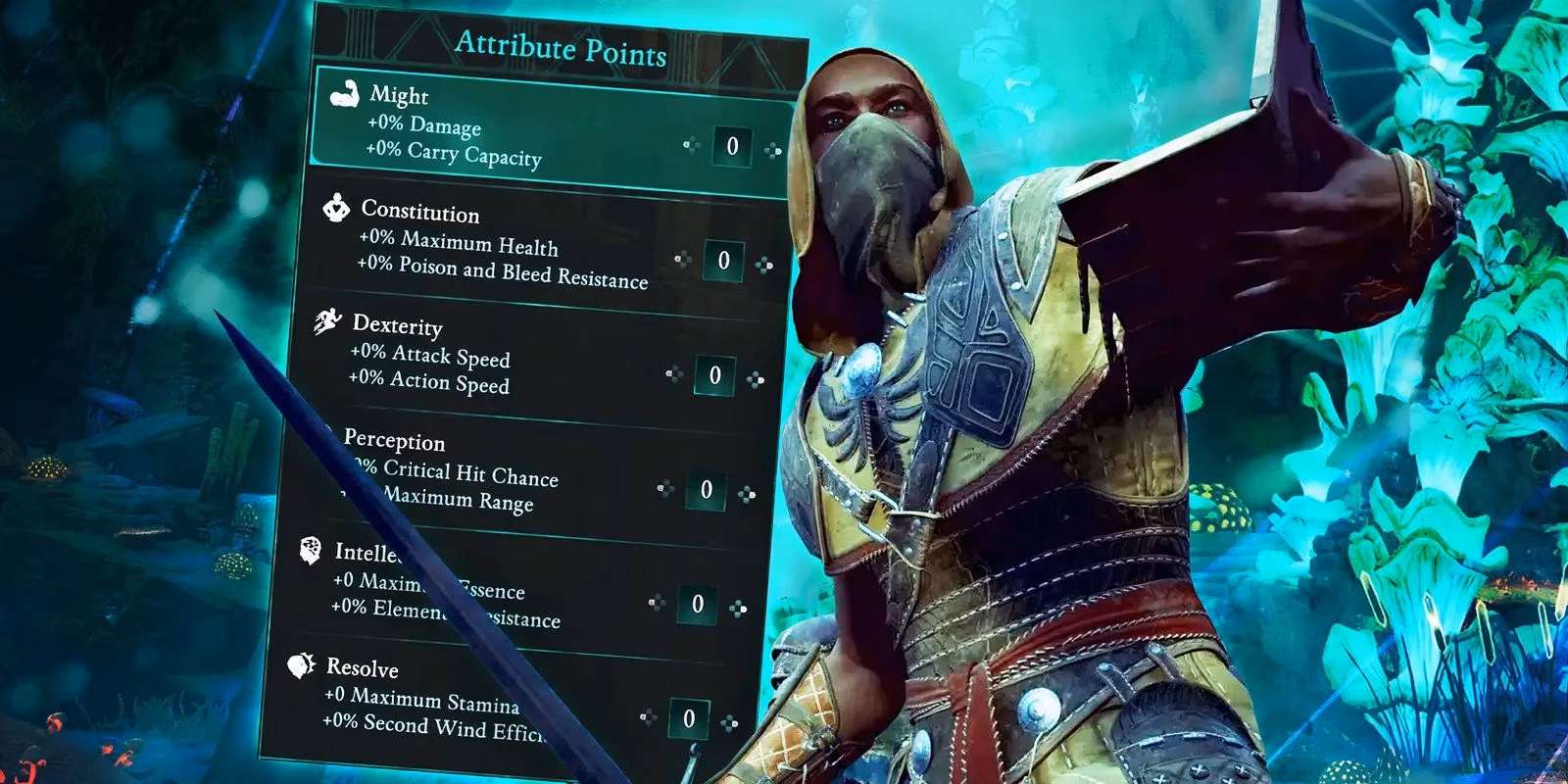Click the Intellect brain-head icon

tap(311, 551)
